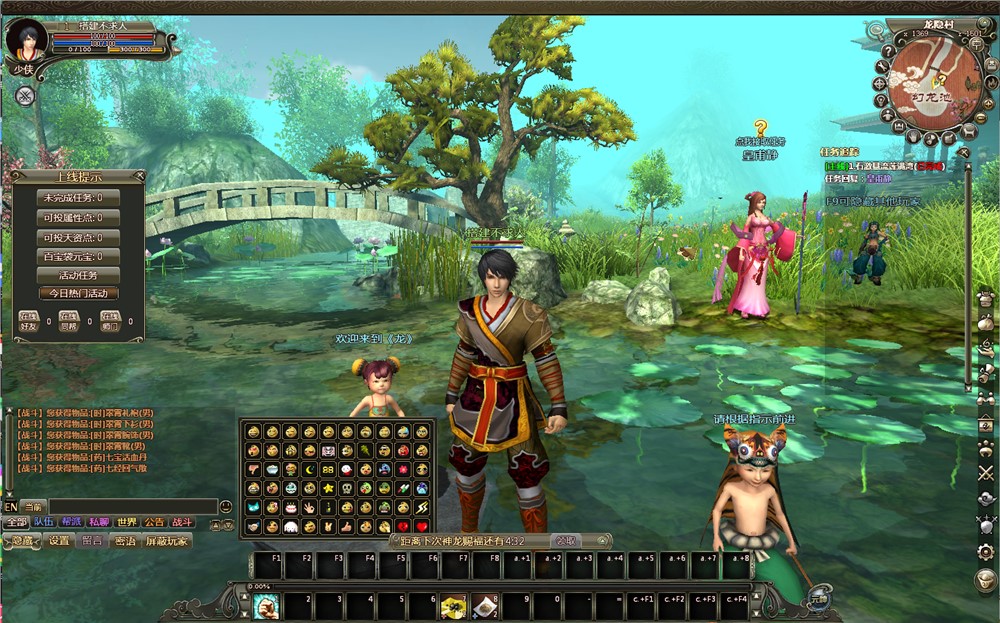Toggle the smiley emoticon picker button
Image resolution: width=1000 pixels, height=623 pixels.
coord(225,507)
